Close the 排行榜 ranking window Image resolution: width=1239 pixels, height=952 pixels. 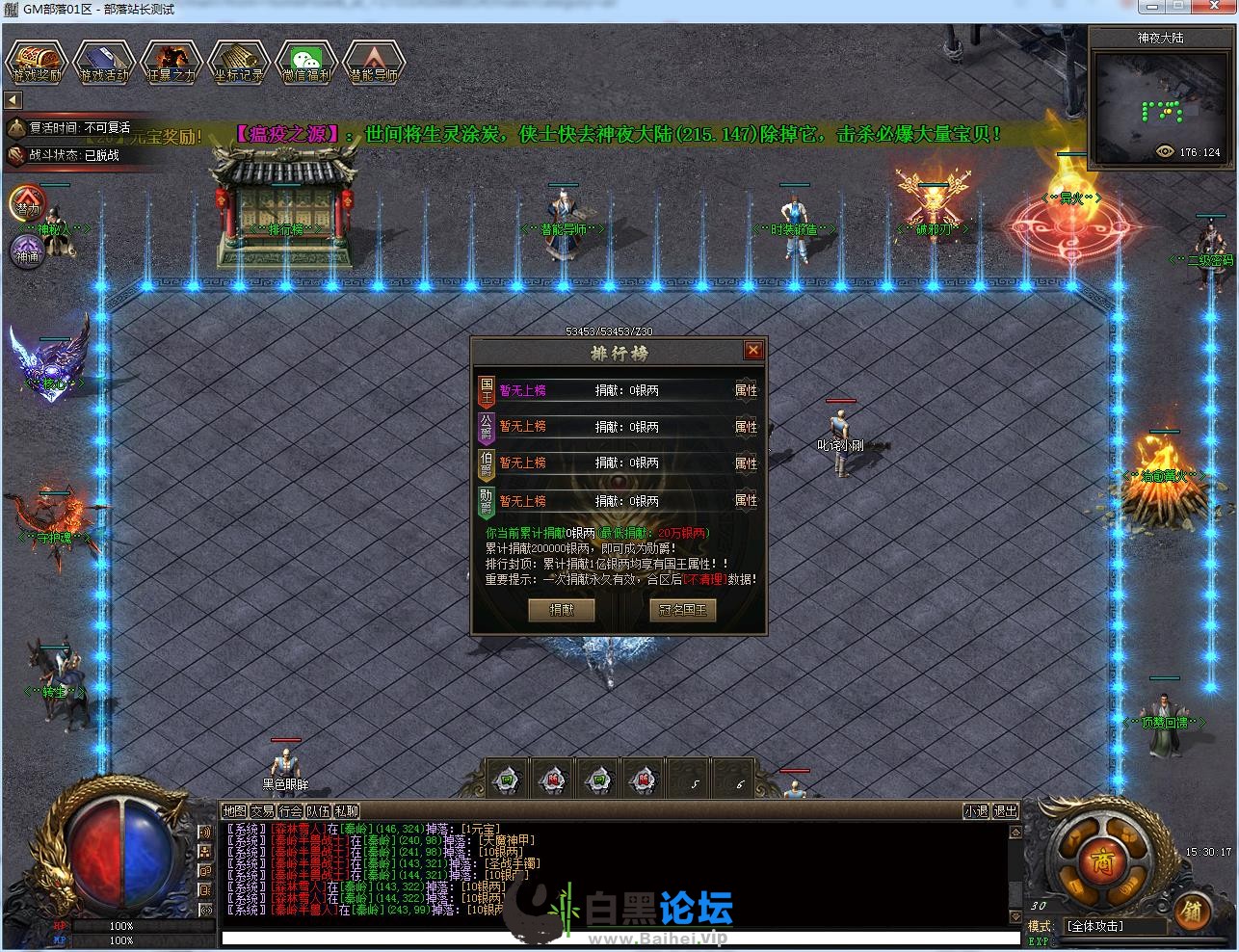point(753,351)
